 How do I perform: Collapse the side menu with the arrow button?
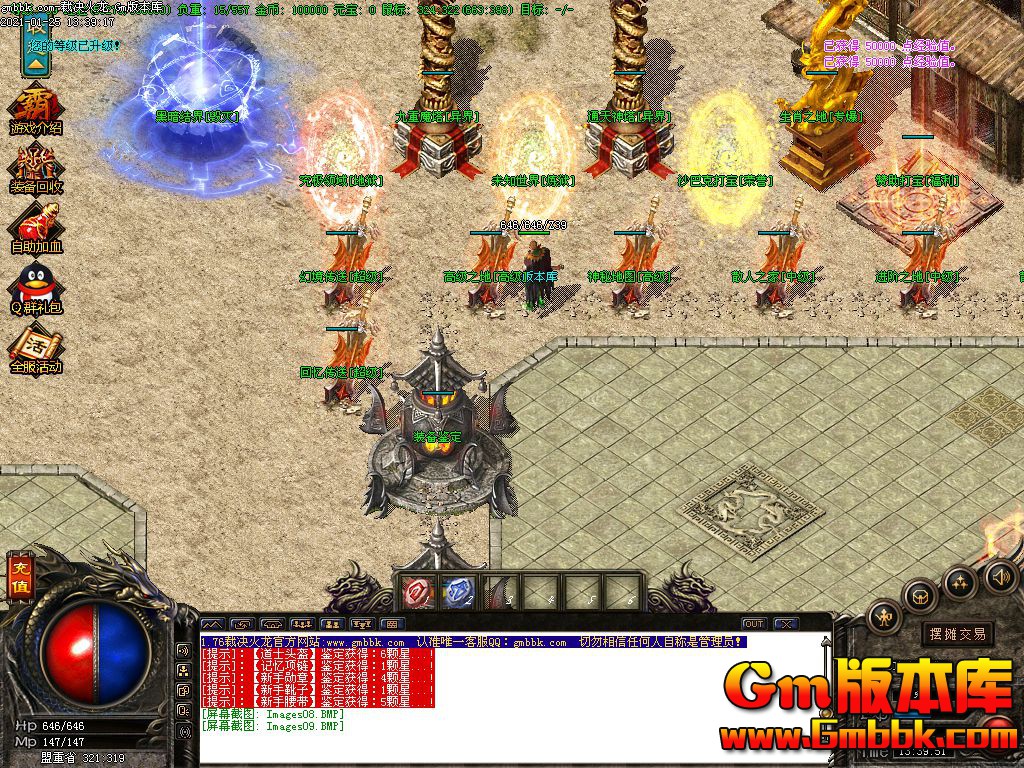click(35, 61)
